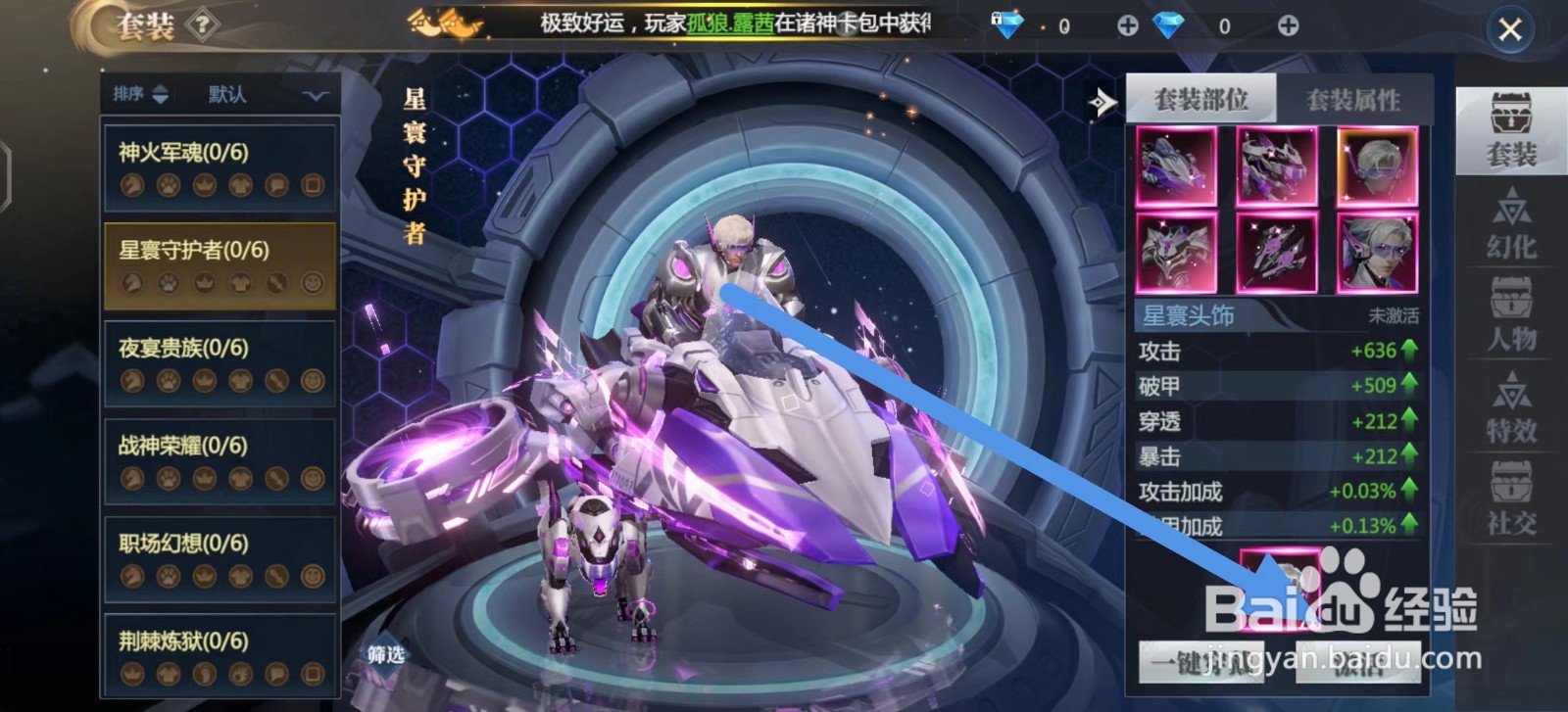Viewport: 1568px width, 712px height.
Task: Click the 套装 chest icon in sidebar
Action: coord(1514,127)
